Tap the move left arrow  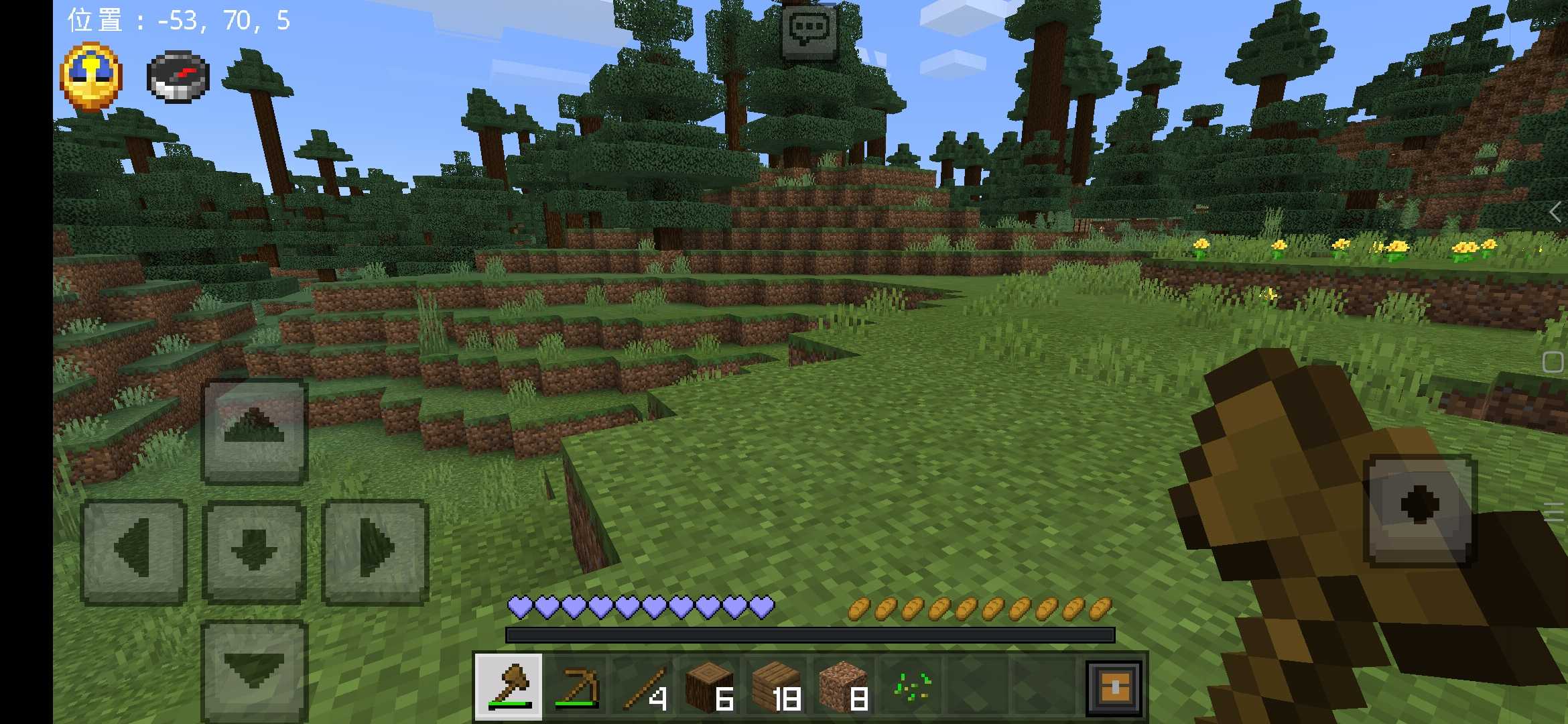pos(133,552)
